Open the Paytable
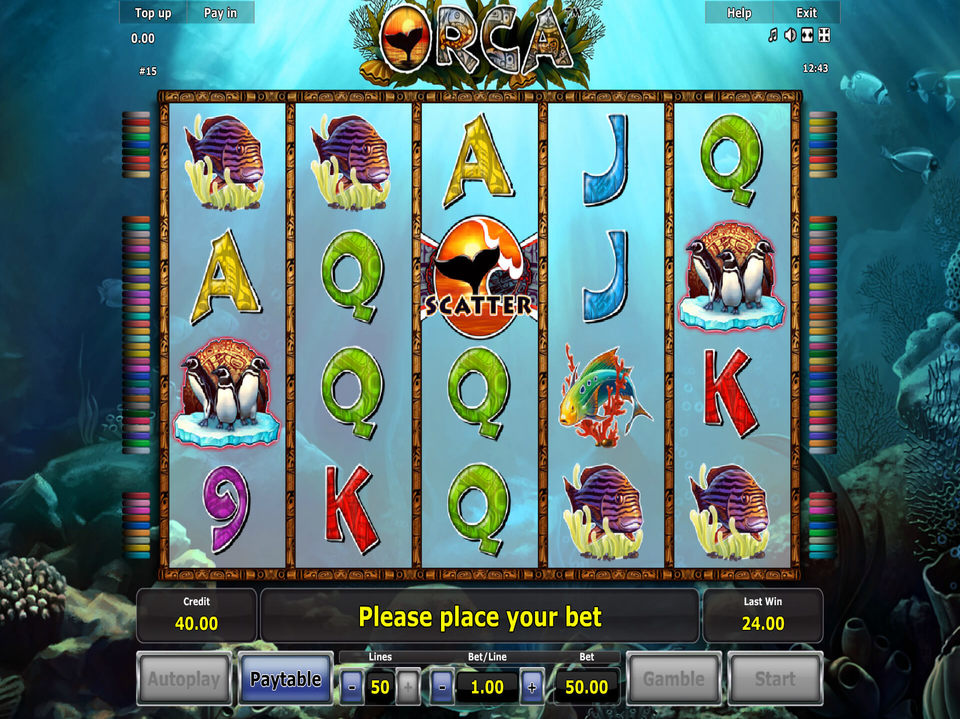The height and width of the screenshot is (719, 960). [285, 680]
